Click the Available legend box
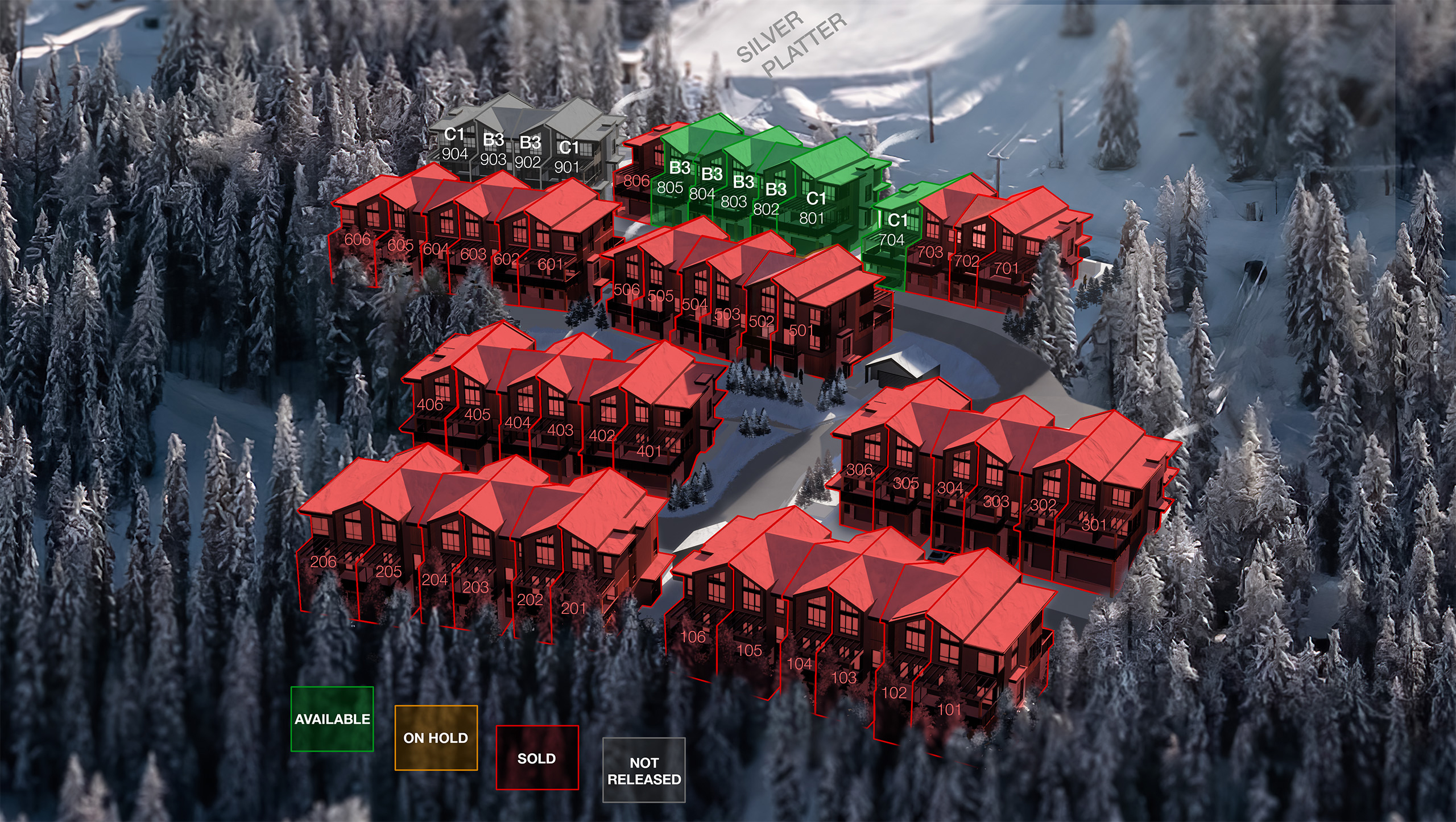Screen dimensions: 1456x822 tap(332, 719)
